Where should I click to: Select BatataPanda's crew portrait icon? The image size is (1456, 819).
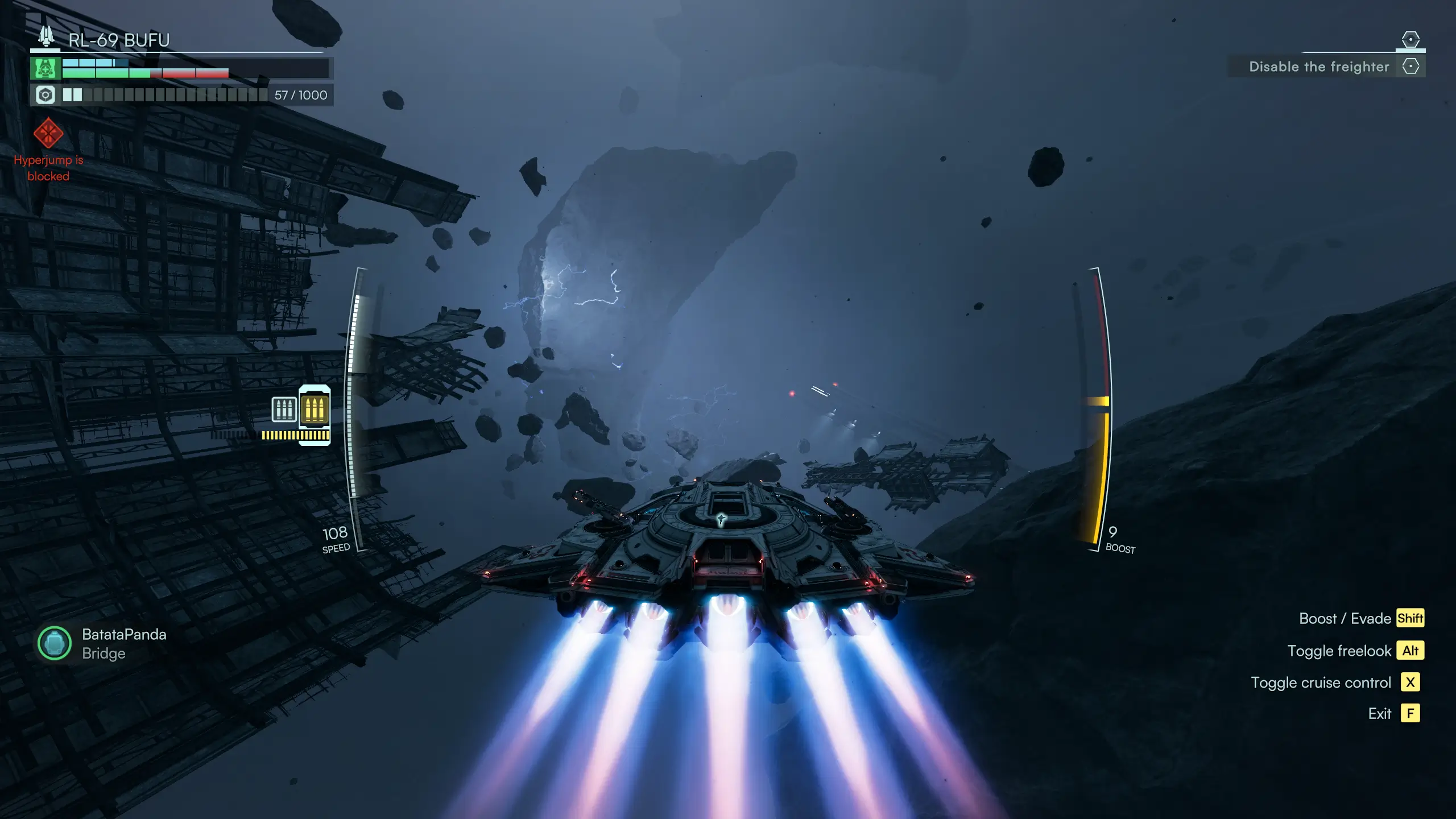click(55, 643)
